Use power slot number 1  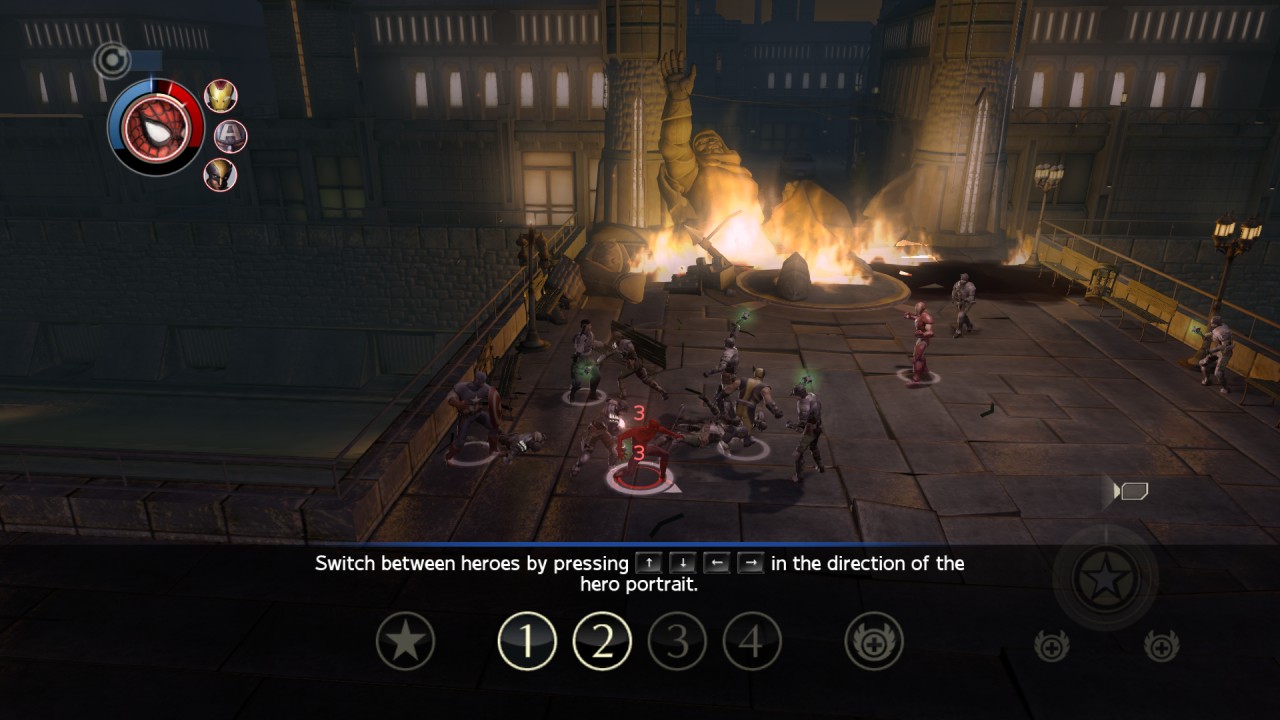[527, 641]
